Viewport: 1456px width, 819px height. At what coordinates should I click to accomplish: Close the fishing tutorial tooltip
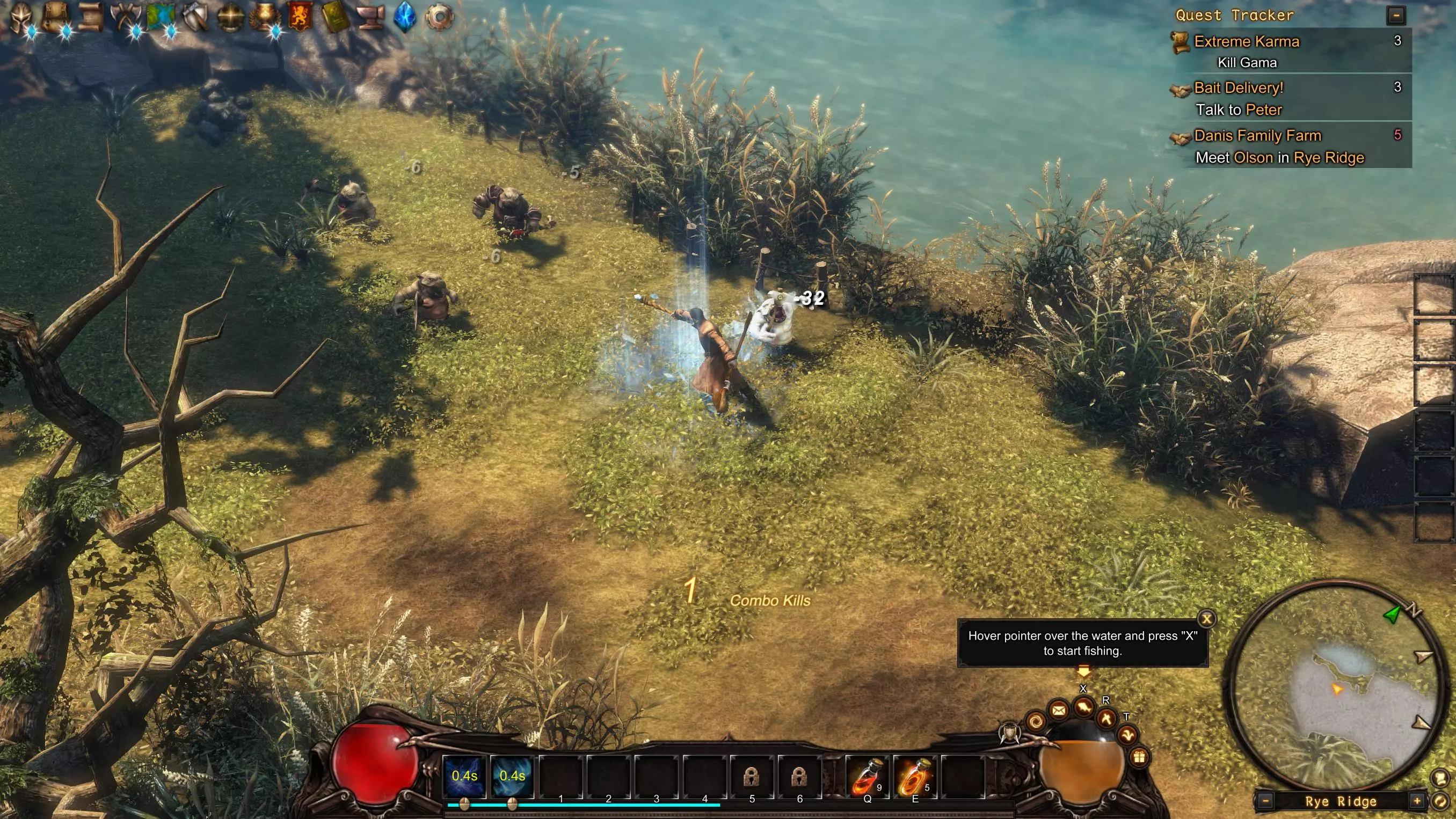pyautogui.click(x=1206, y=618)
